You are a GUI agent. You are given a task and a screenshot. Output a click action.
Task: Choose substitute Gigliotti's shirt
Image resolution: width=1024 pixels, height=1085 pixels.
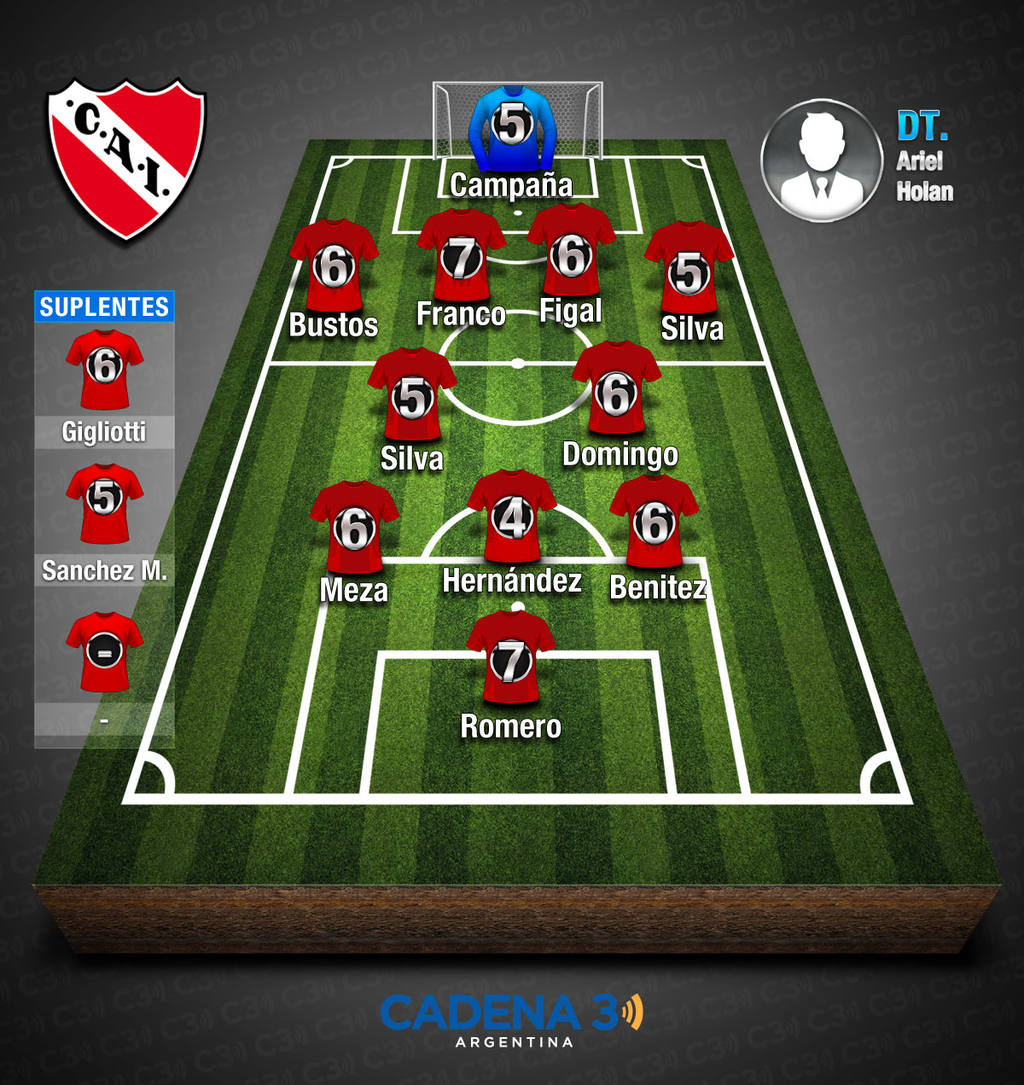coord(104,368)
